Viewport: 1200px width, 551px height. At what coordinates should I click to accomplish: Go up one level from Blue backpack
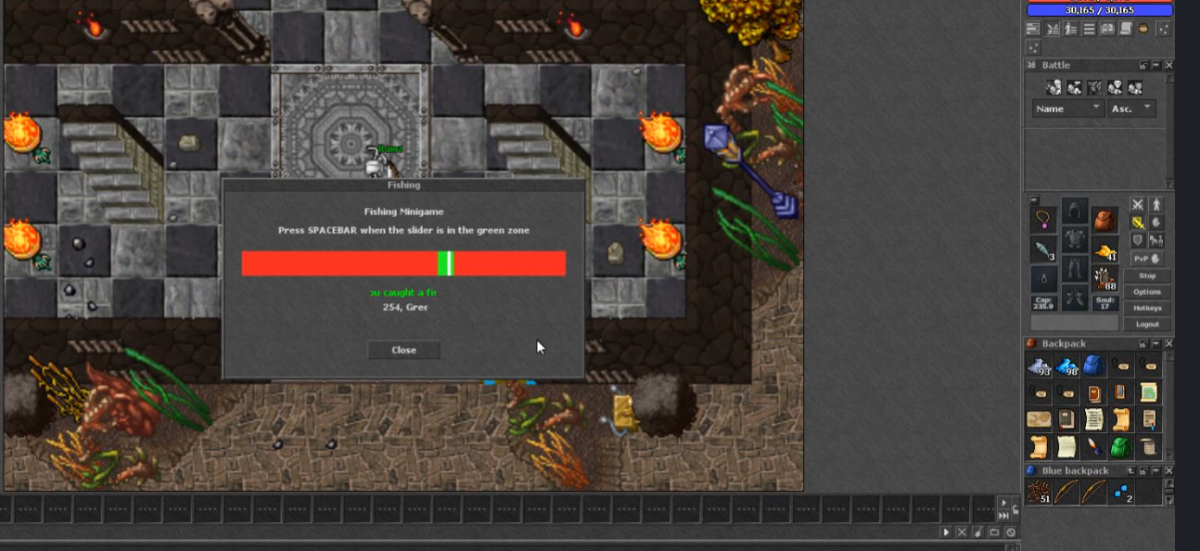tap(1132, 470)
